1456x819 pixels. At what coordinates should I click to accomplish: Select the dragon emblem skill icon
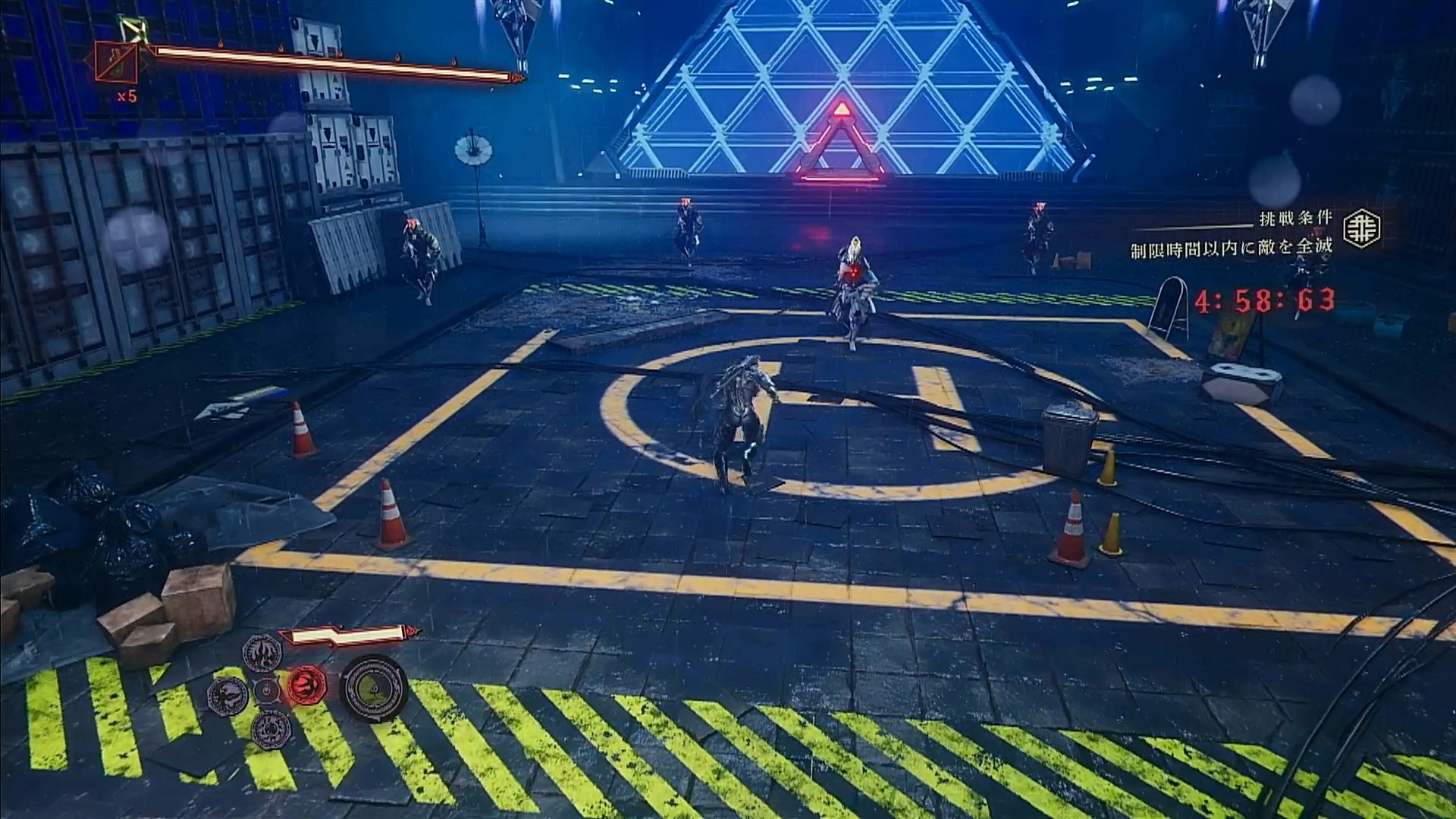[x=227, y=692]
